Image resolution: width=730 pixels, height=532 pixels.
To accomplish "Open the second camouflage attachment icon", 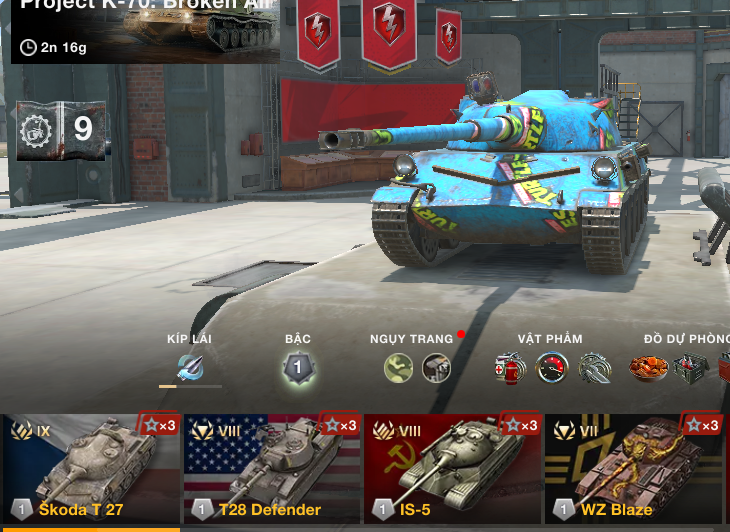I will point(436,368).
